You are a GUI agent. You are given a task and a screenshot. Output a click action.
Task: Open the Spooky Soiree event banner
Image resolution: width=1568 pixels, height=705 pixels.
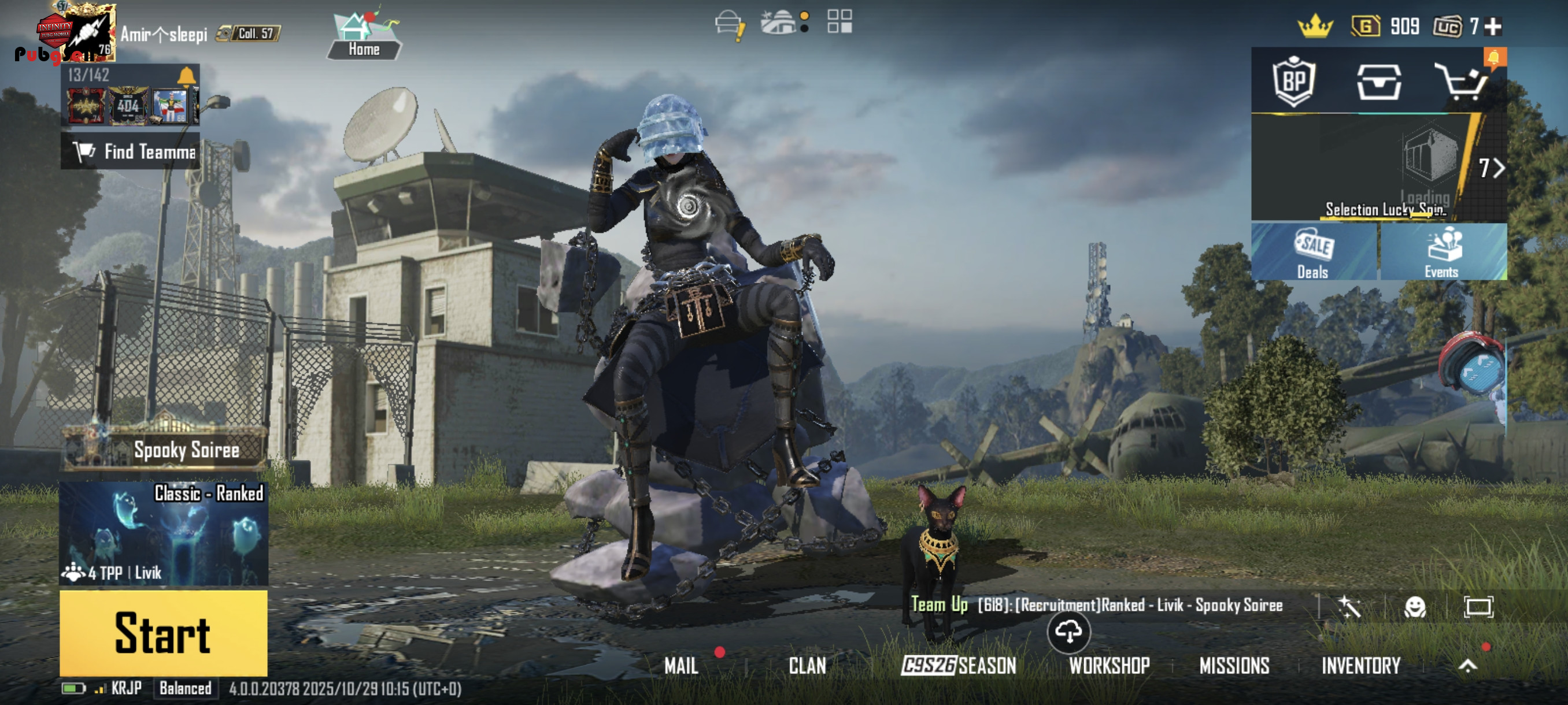[164, 449]
